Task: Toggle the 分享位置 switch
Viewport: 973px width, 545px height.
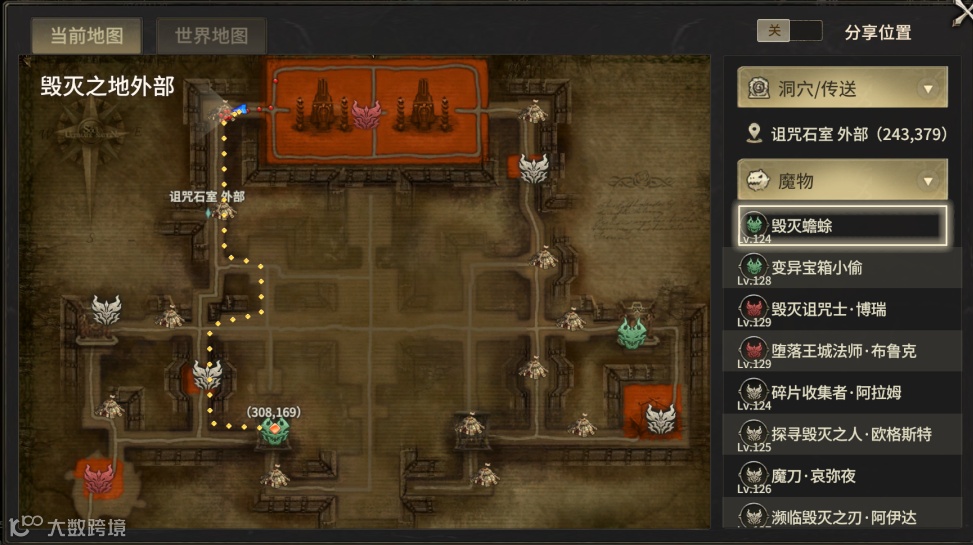Action: [789, 31]
